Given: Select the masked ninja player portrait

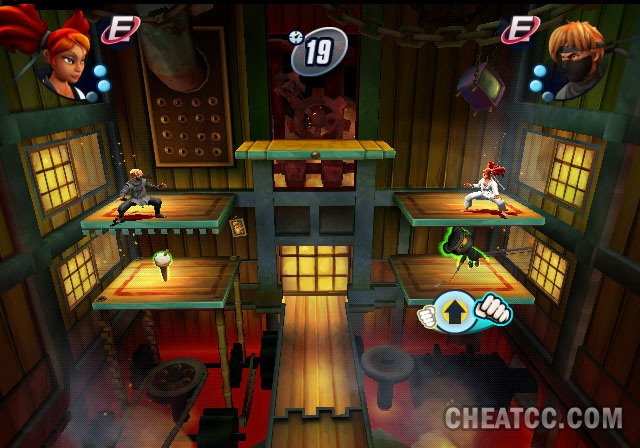Looking at the screenshot, I should click(577, 60).
